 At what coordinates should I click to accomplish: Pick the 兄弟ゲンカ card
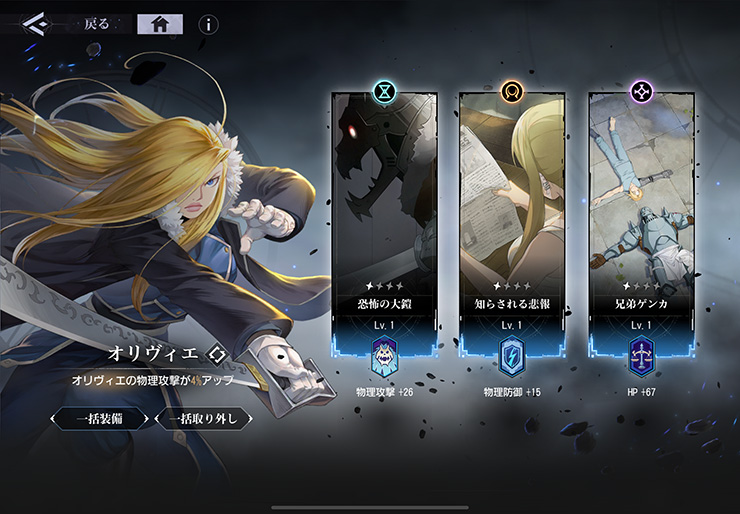[x=640, y=210]
